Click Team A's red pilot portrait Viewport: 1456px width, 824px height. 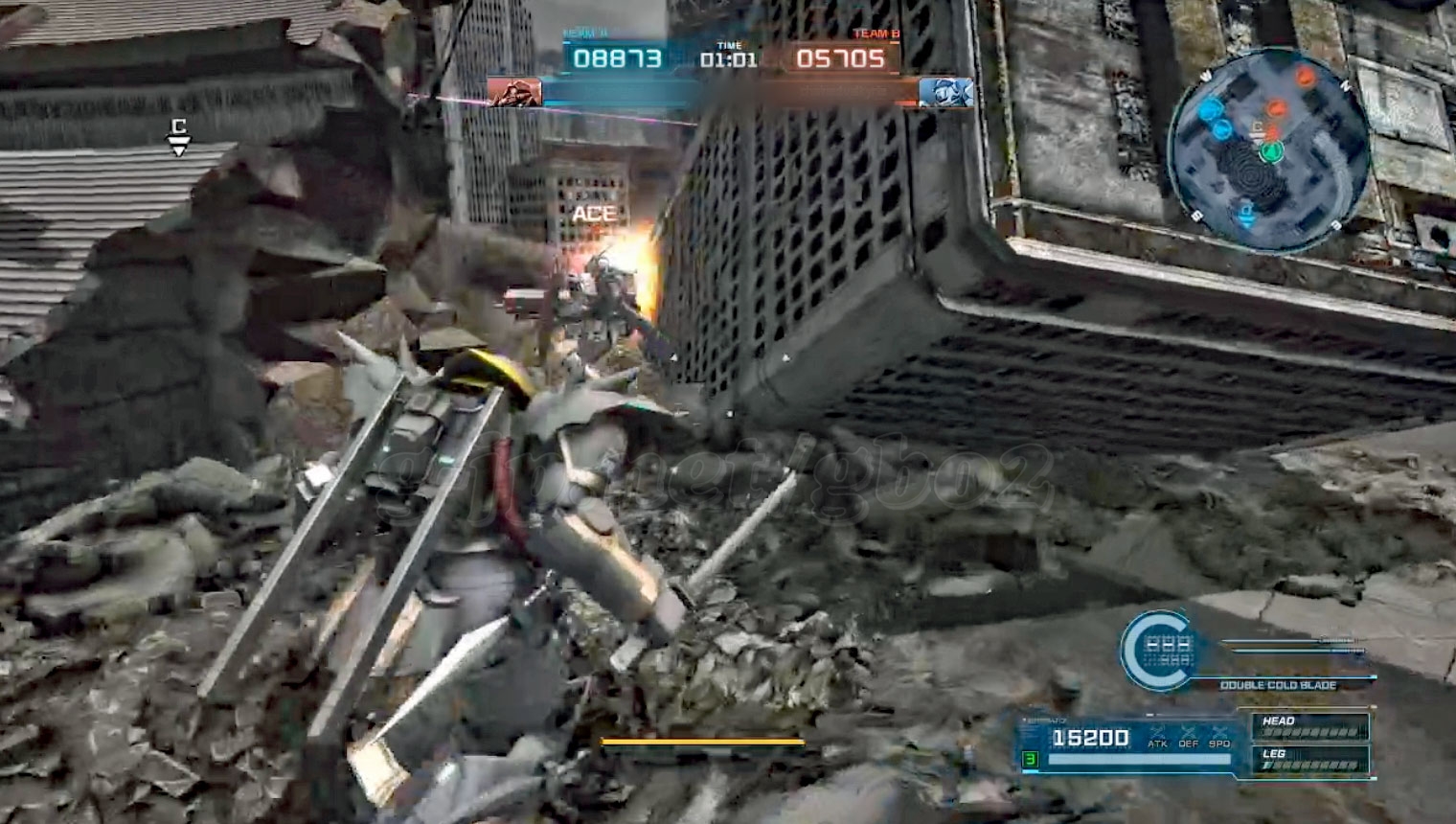pyautogui.click(x=514, y=92)
